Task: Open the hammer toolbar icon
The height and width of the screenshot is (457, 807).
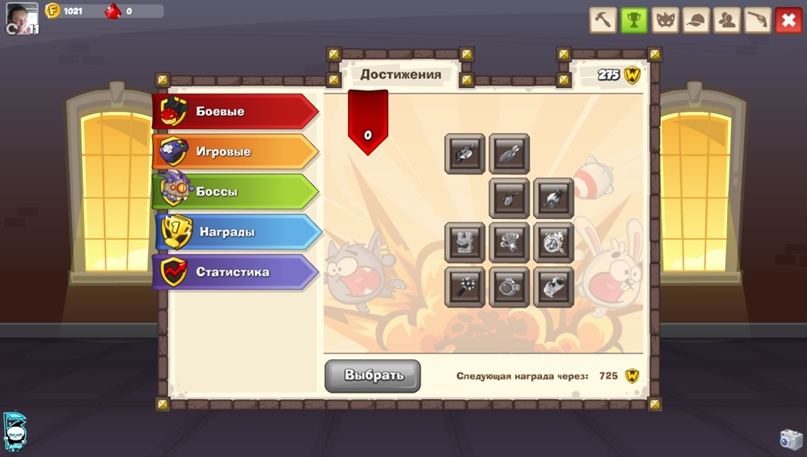Action: pos(603,19)
